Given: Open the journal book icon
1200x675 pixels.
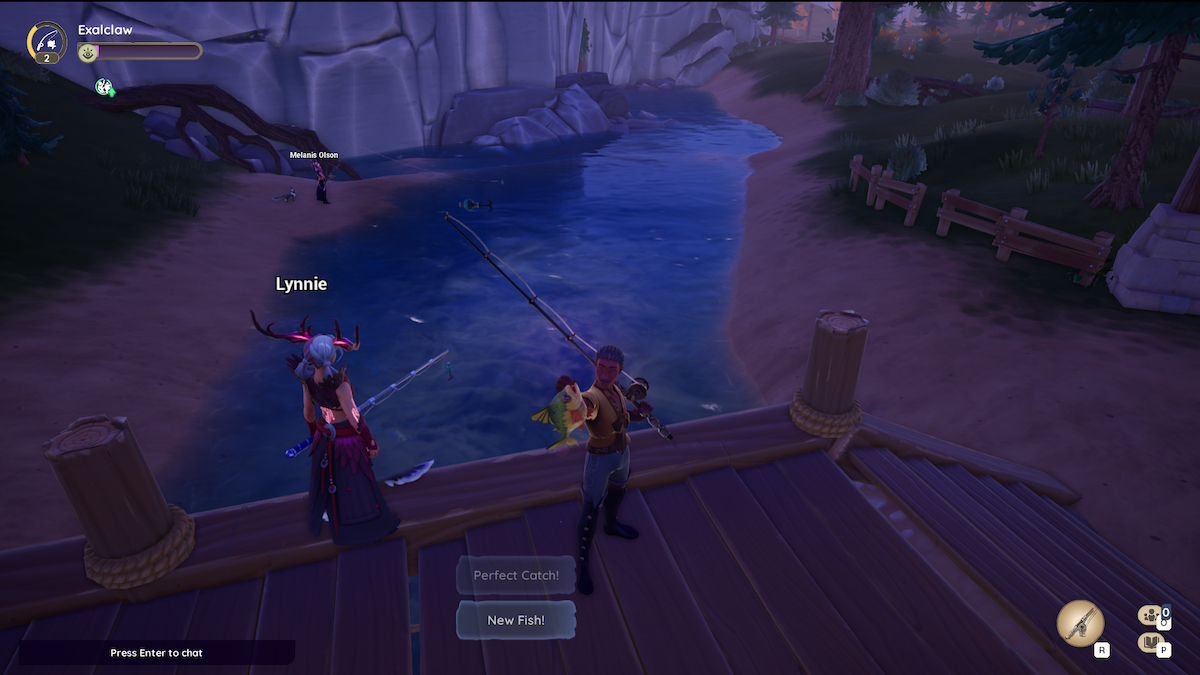Looking at the screenshot, I should [1150, 642].
